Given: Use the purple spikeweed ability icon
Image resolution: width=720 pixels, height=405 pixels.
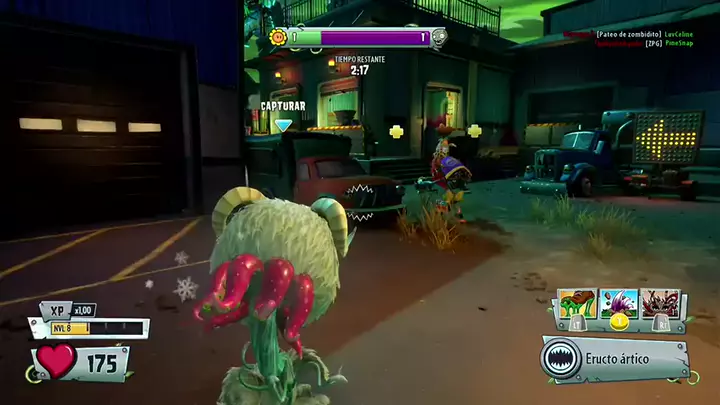Looking at the screenshot, I should 621,303.
